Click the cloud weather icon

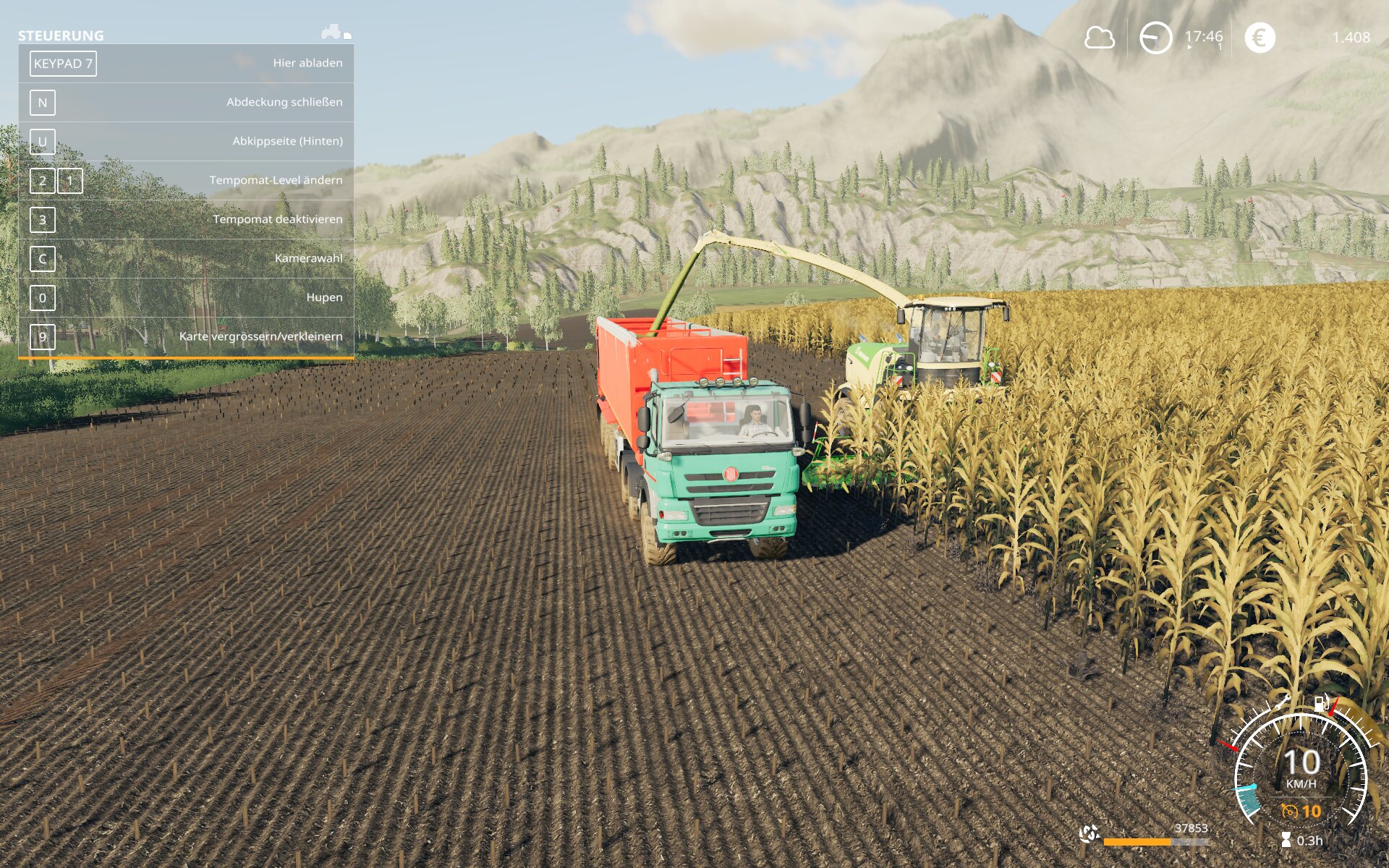pyautogui.click(x=1099, y=38)
